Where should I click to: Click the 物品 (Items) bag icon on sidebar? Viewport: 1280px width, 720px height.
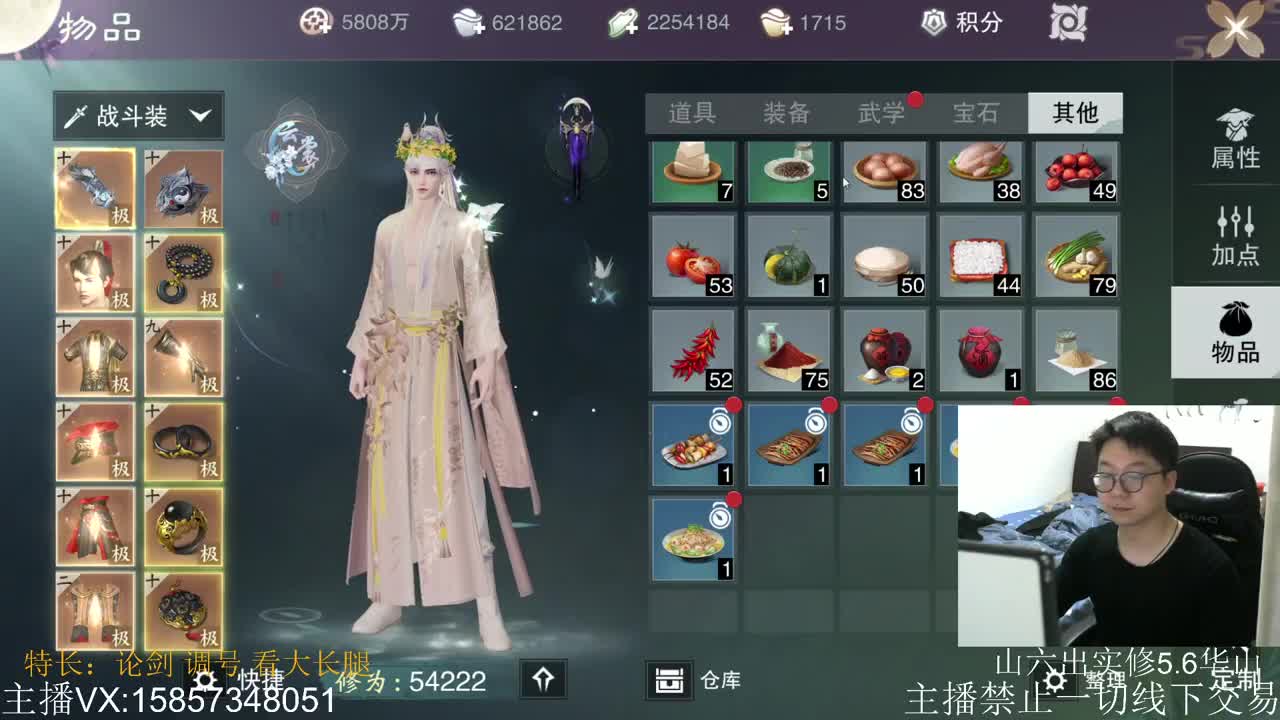(1232, 335)
